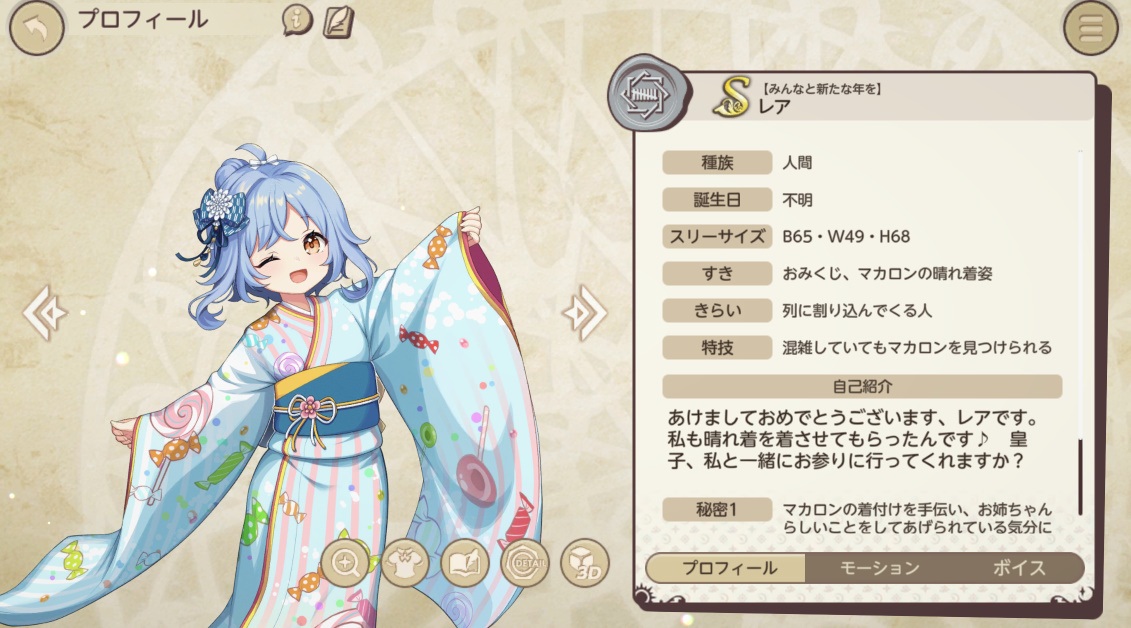The height and width of the screenshot is (628, 1131).
Task: Open the hamburger main menu
Action: [x=1090, y=28]
